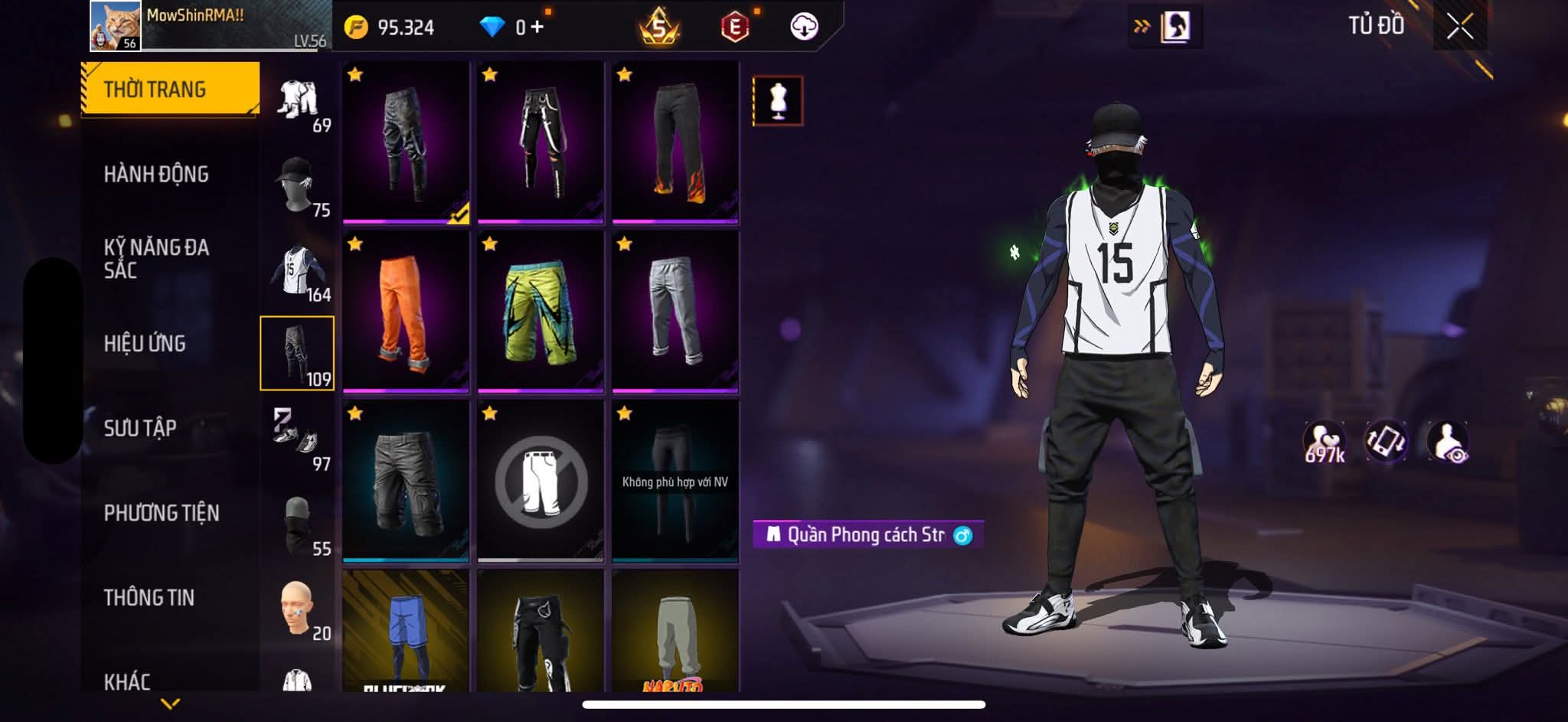Open the shoes category with sneaker icon
Image resolution: width=1568 pixels, height=722 pixels.
[297, 439]
